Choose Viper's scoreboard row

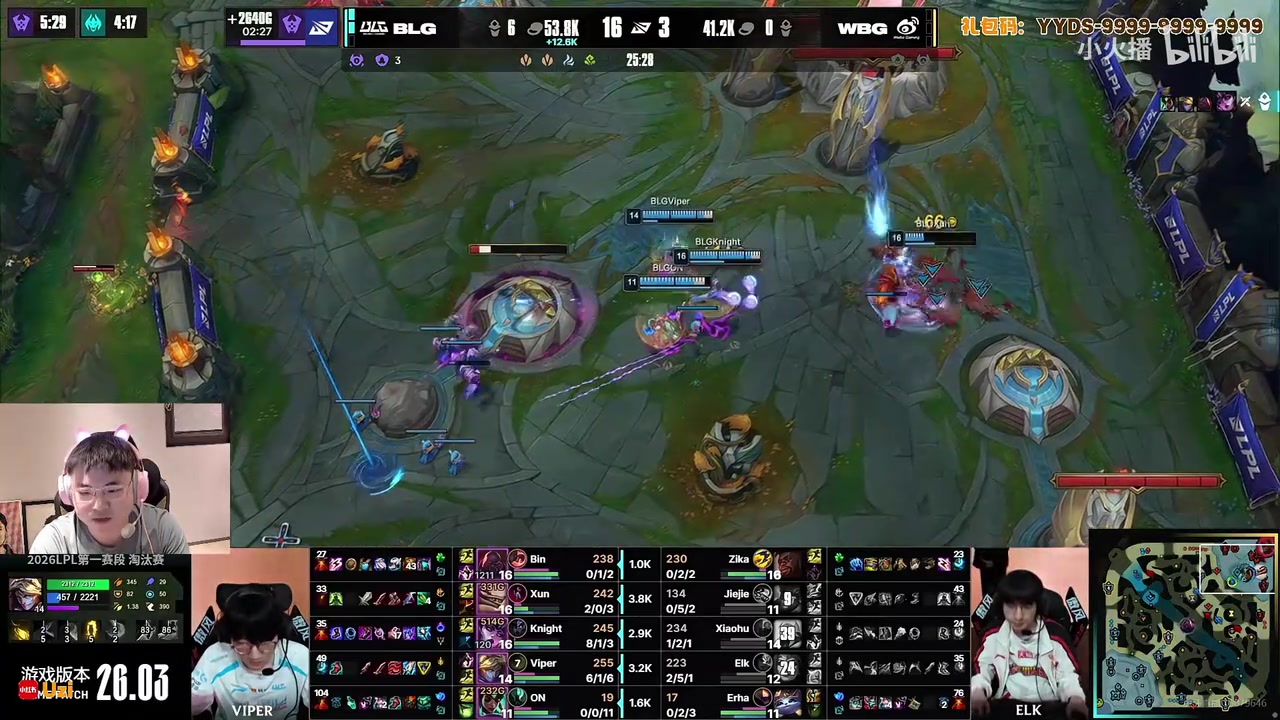(x=540, y=667)
